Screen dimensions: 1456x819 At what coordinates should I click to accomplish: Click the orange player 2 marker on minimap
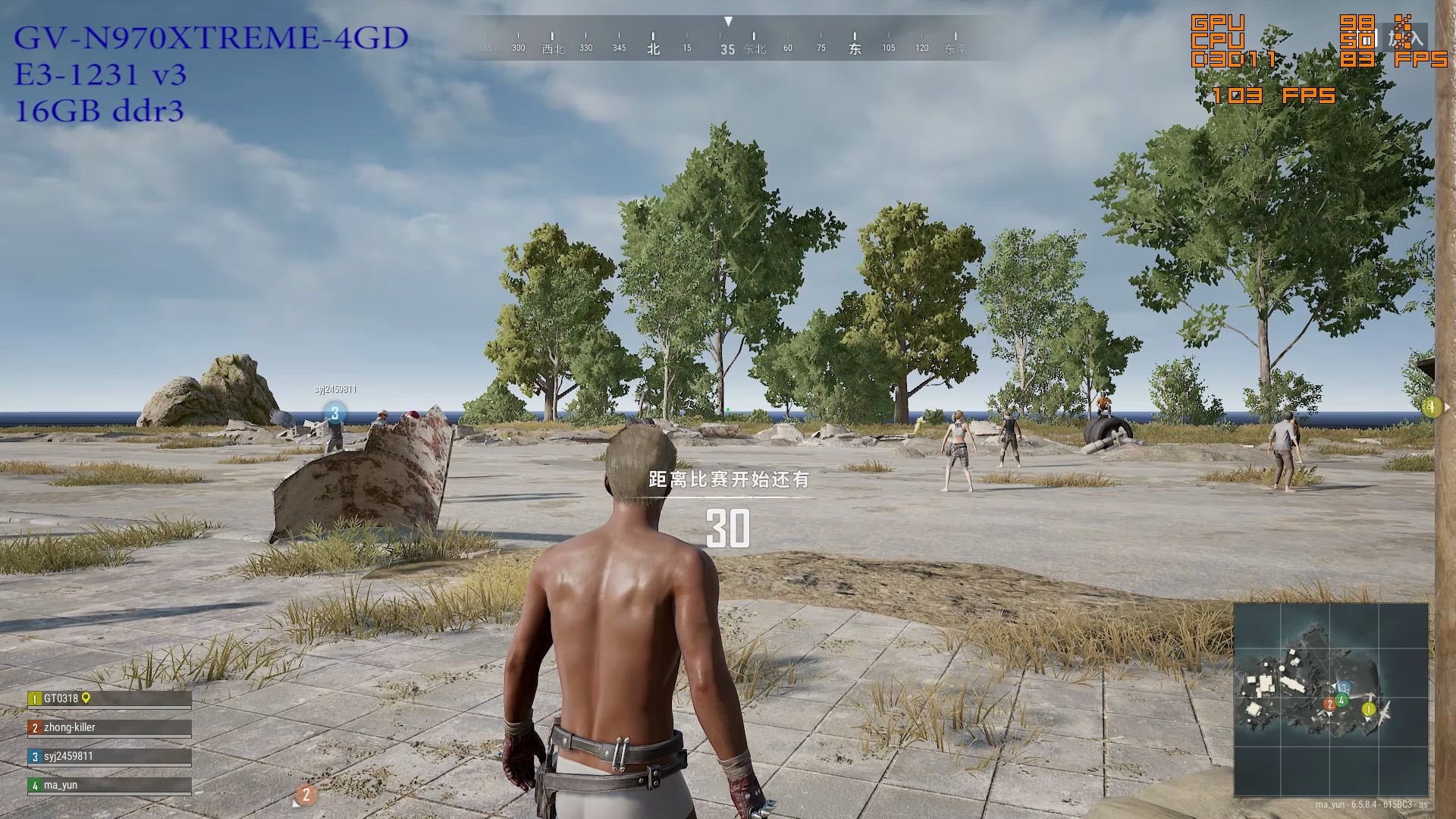[x=1330, y=704]
